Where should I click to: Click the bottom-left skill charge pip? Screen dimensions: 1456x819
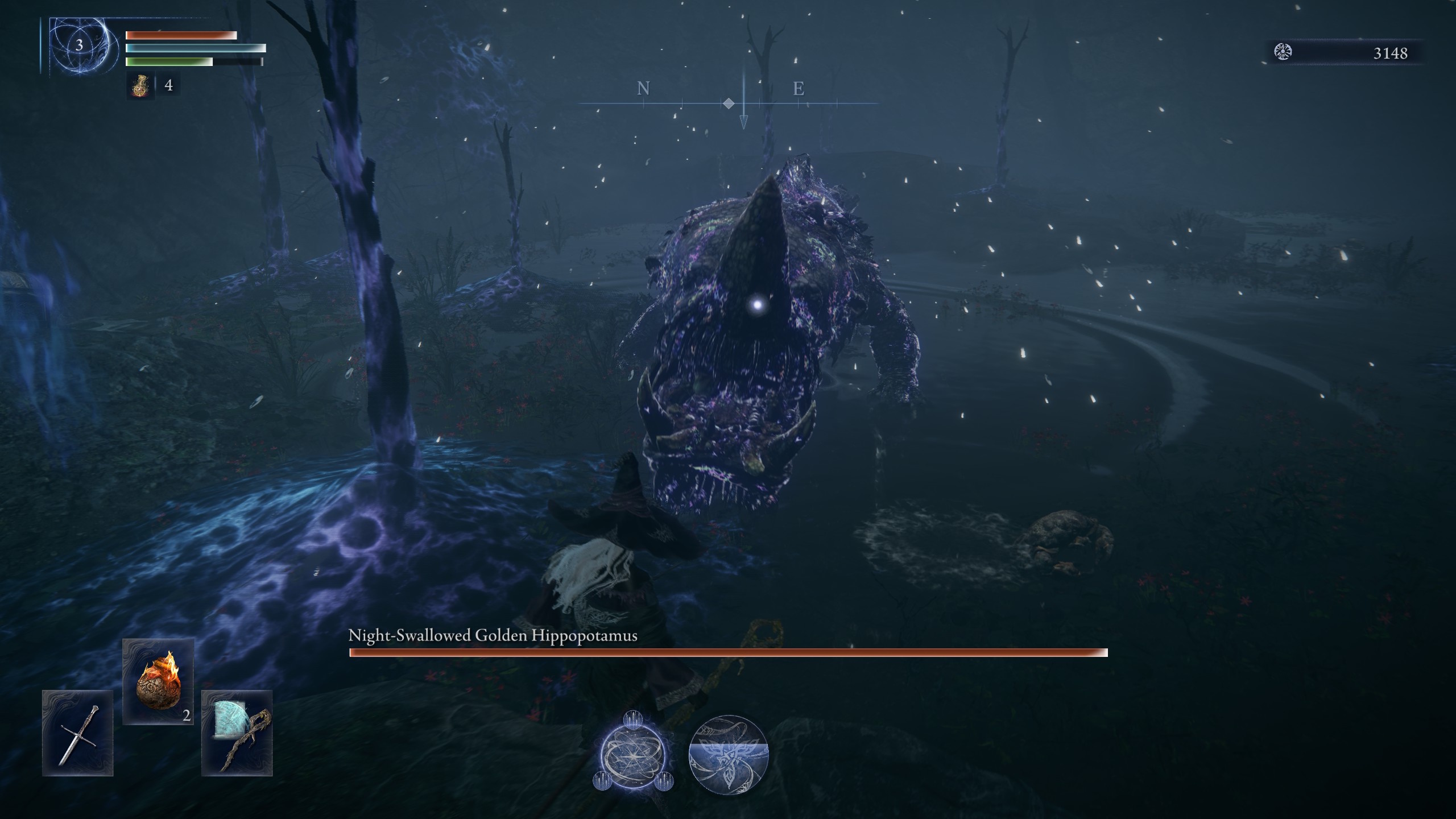pyautogui.click(x=601, y=780)
